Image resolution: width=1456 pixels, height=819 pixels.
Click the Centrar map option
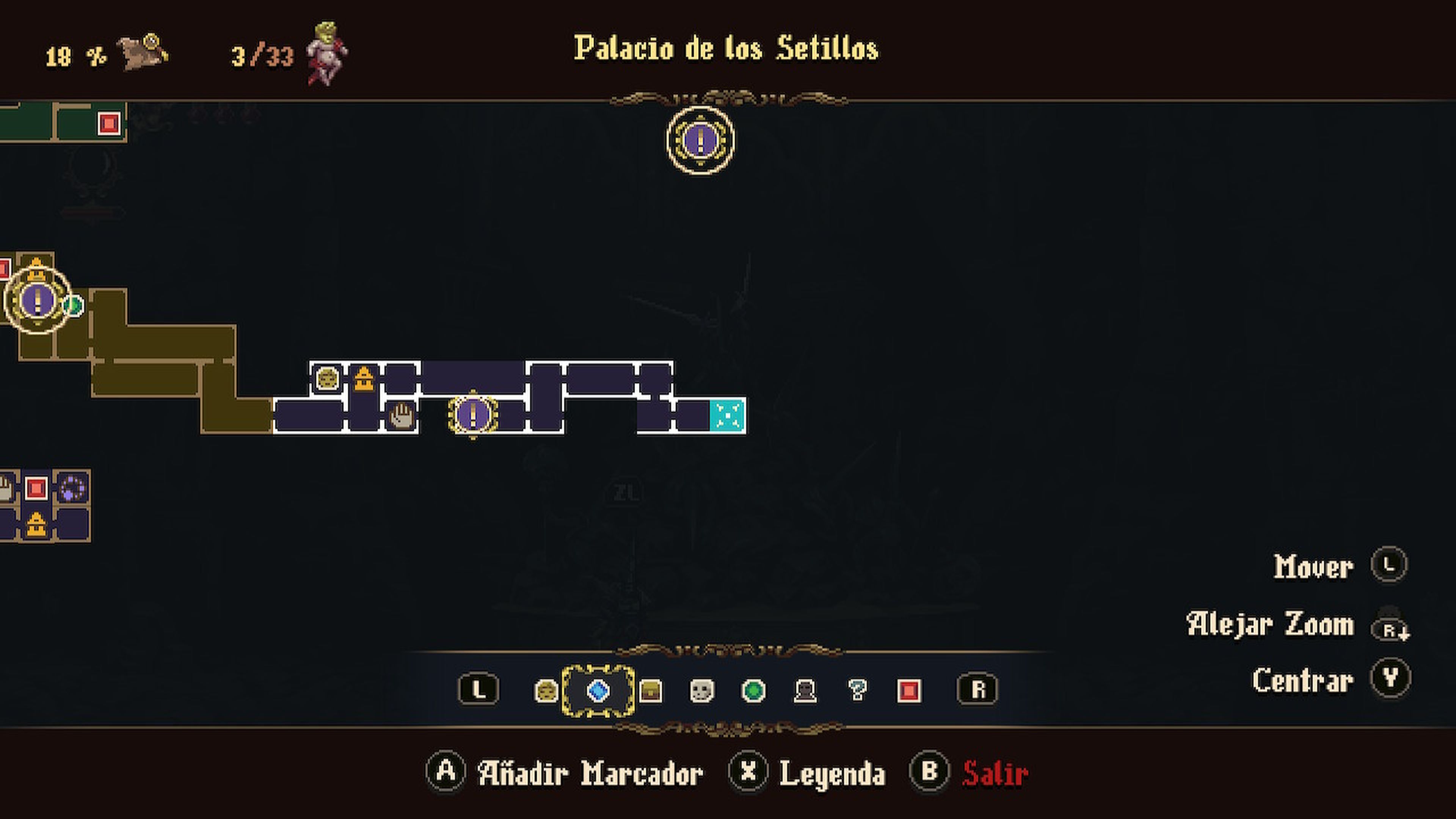1302,679
